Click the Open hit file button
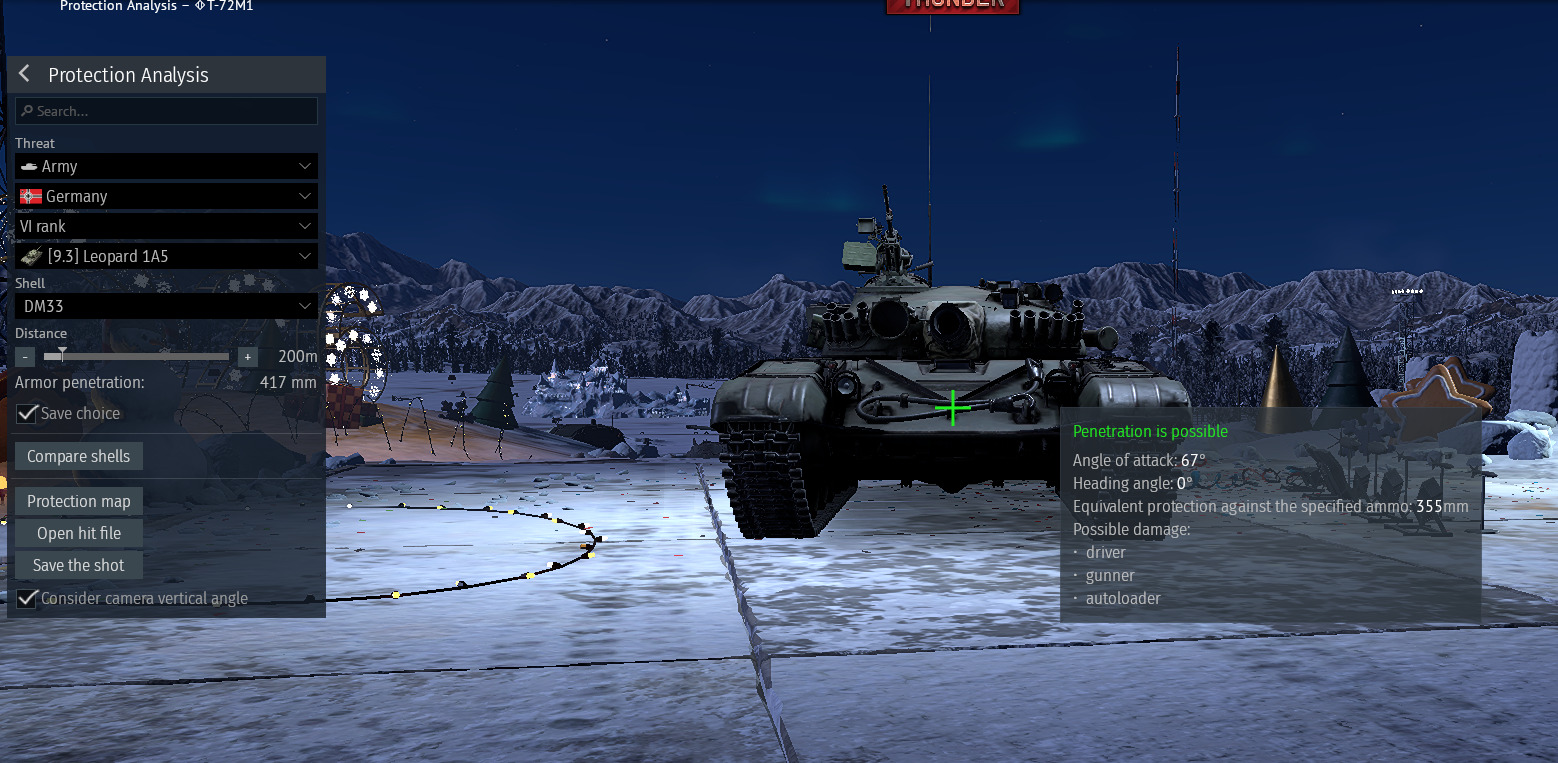1558x763 pixels. [x=79, y=533]
